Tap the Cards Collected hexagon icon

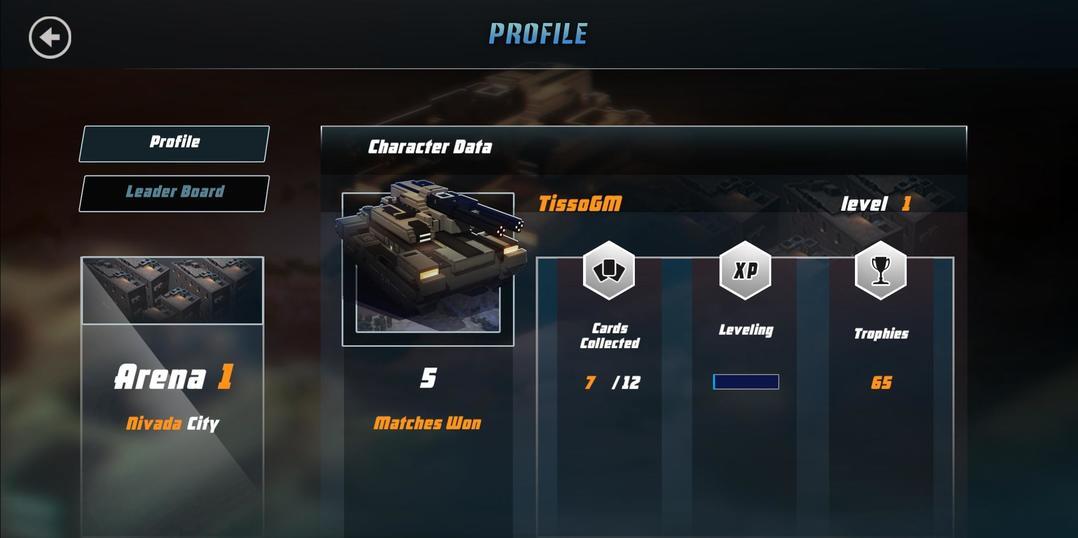pos(609,270)
